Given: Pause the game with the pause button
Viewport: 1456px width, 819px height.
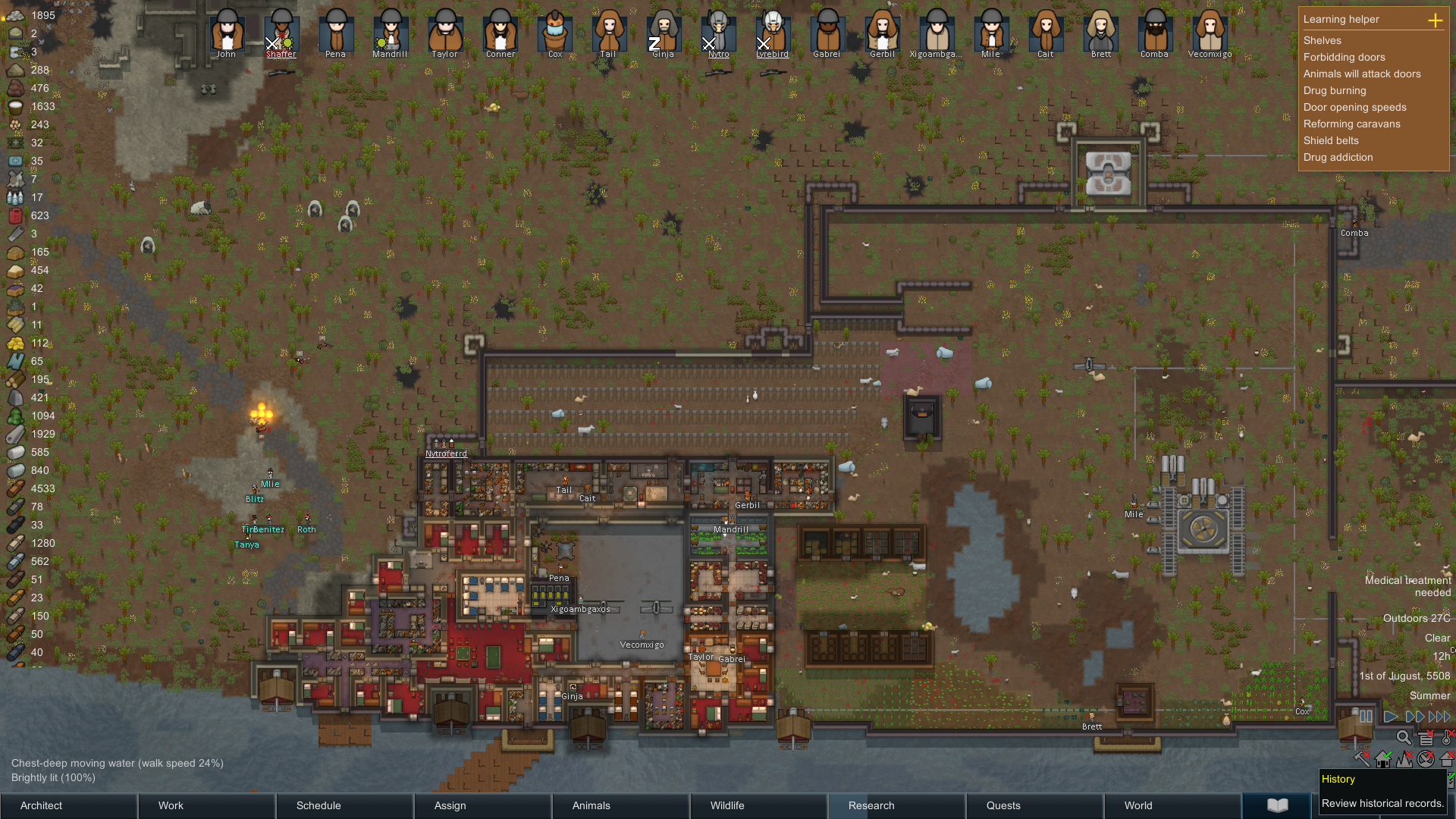Looking at the screenshot, I should [x=1366, y=717].
